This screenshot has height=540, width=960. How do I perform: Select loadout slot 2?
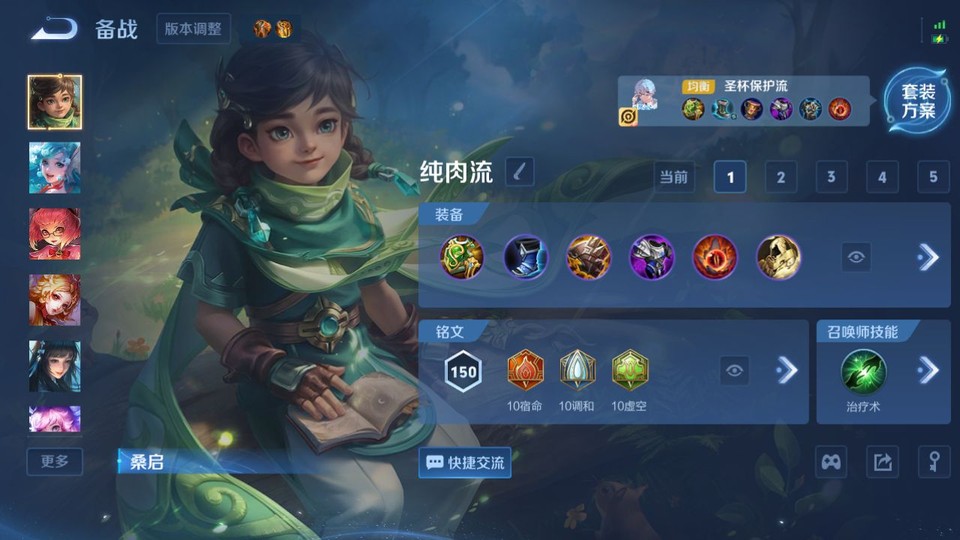click(780, 177)
